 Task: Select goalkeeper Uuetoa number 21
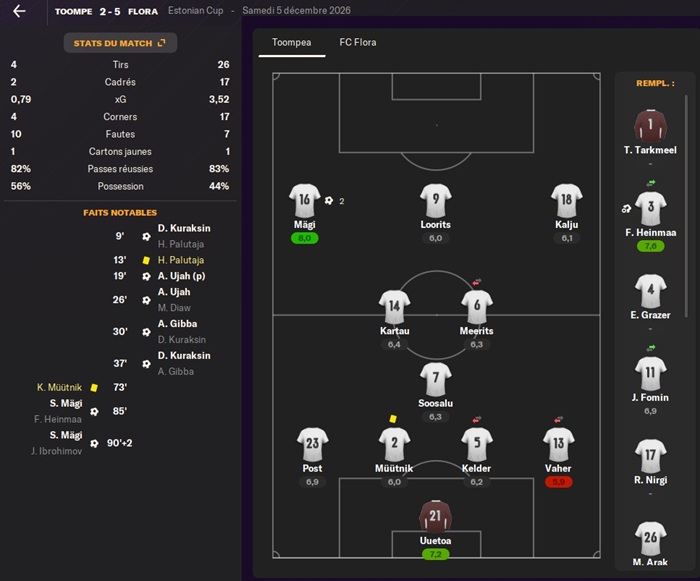tap(435, 516)
